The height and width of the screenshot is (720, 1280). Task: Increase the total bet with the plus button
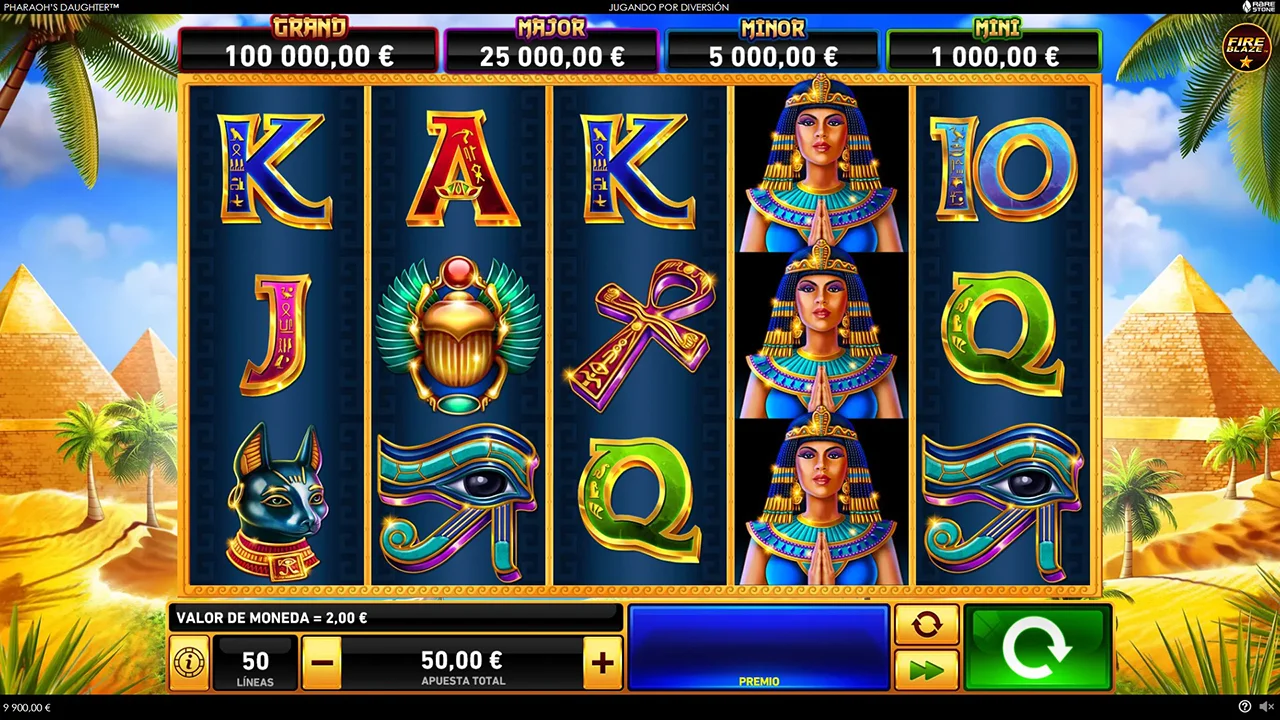[602, 662]
